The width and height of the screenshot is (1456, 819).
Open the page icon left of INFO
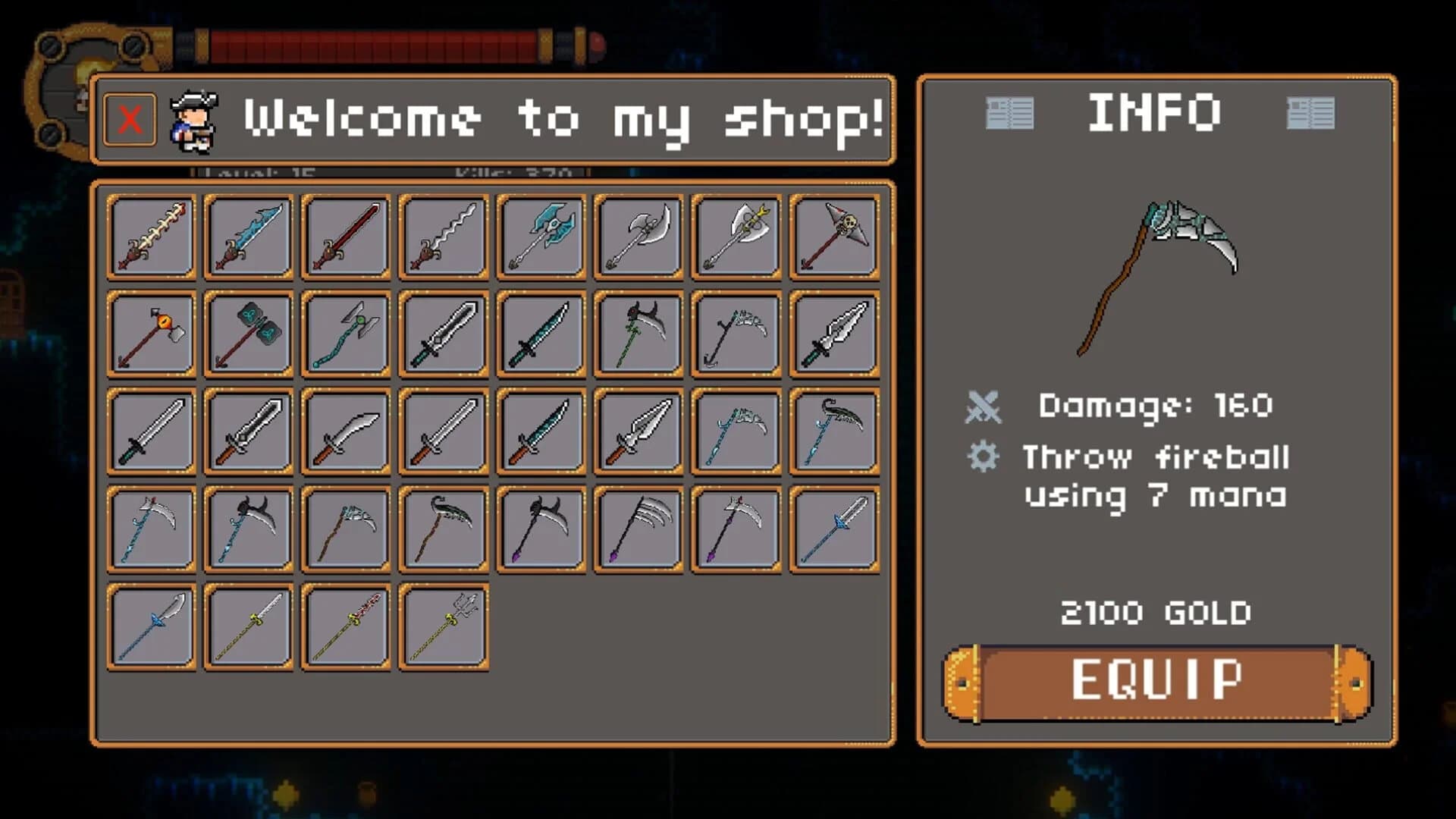click(1011, 112)
